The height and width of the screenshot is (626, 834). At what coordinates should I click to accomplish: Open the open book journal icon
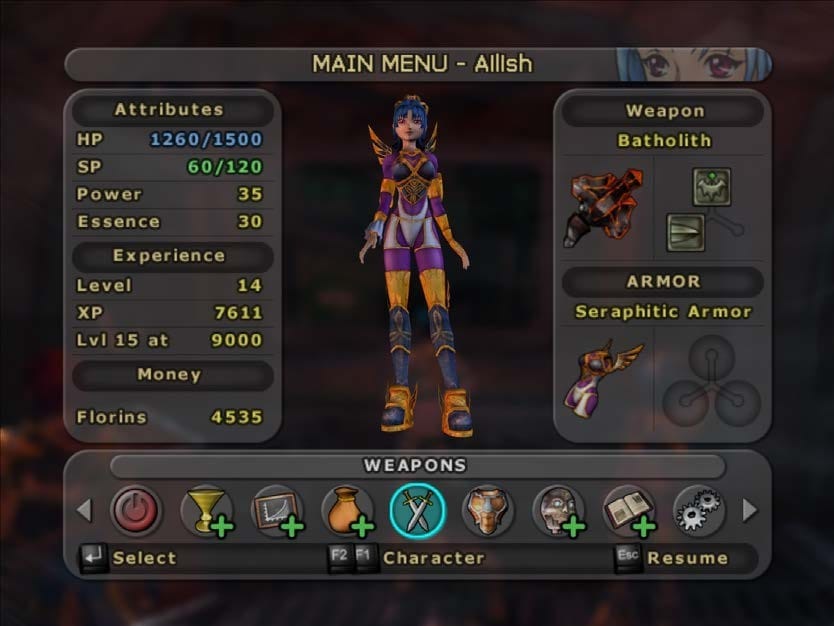pyautogui.click(x=627, y=510)
